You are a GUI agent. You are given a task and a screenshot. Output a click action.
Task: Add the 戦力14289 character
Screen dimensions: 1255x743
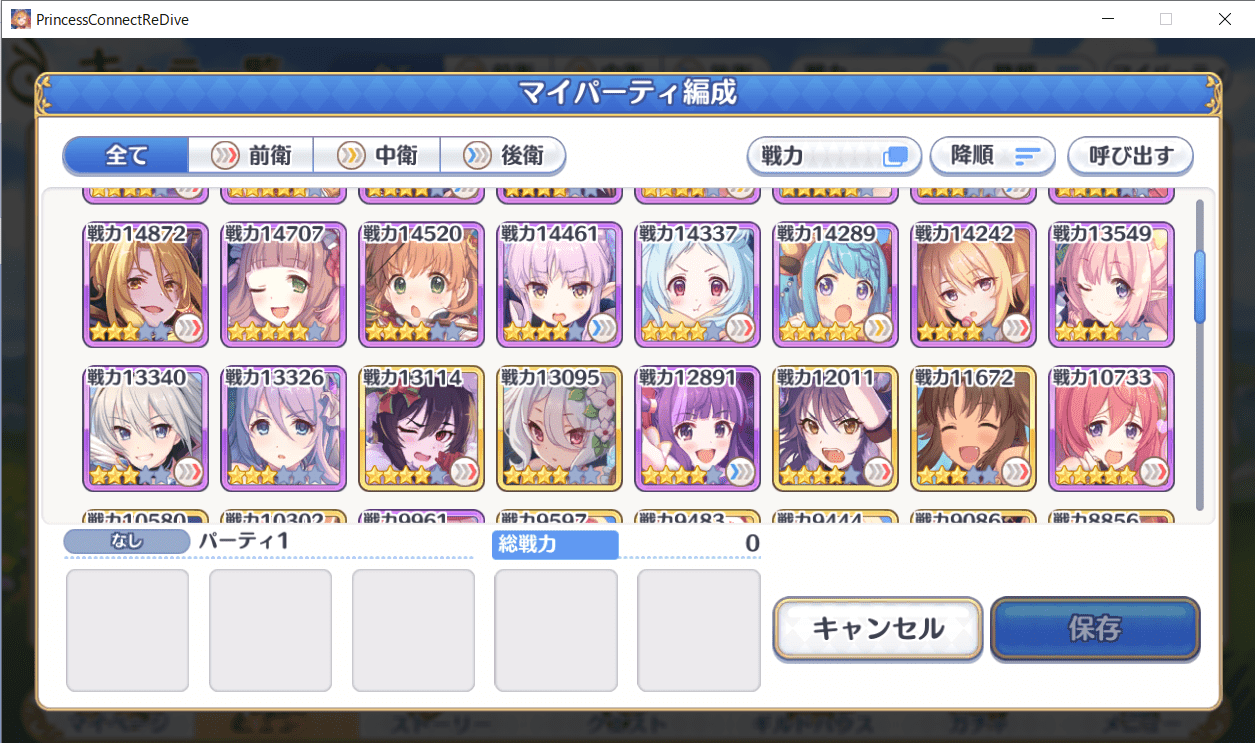[x=836, y=285]
